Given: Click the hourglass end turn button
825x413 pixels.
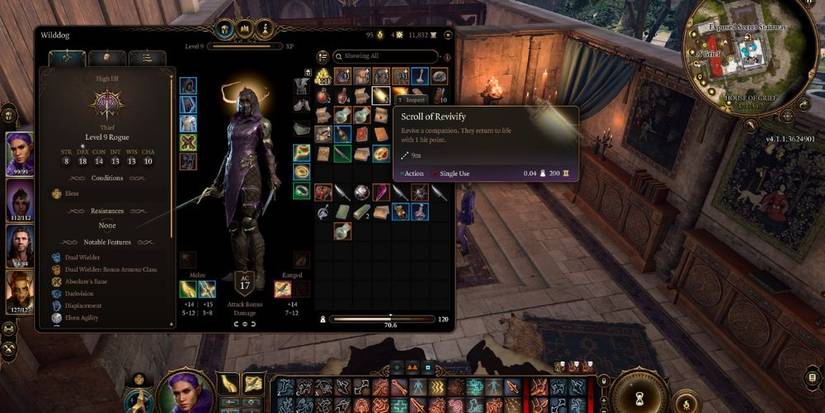Looking at the screenshot, I should 637,391.
